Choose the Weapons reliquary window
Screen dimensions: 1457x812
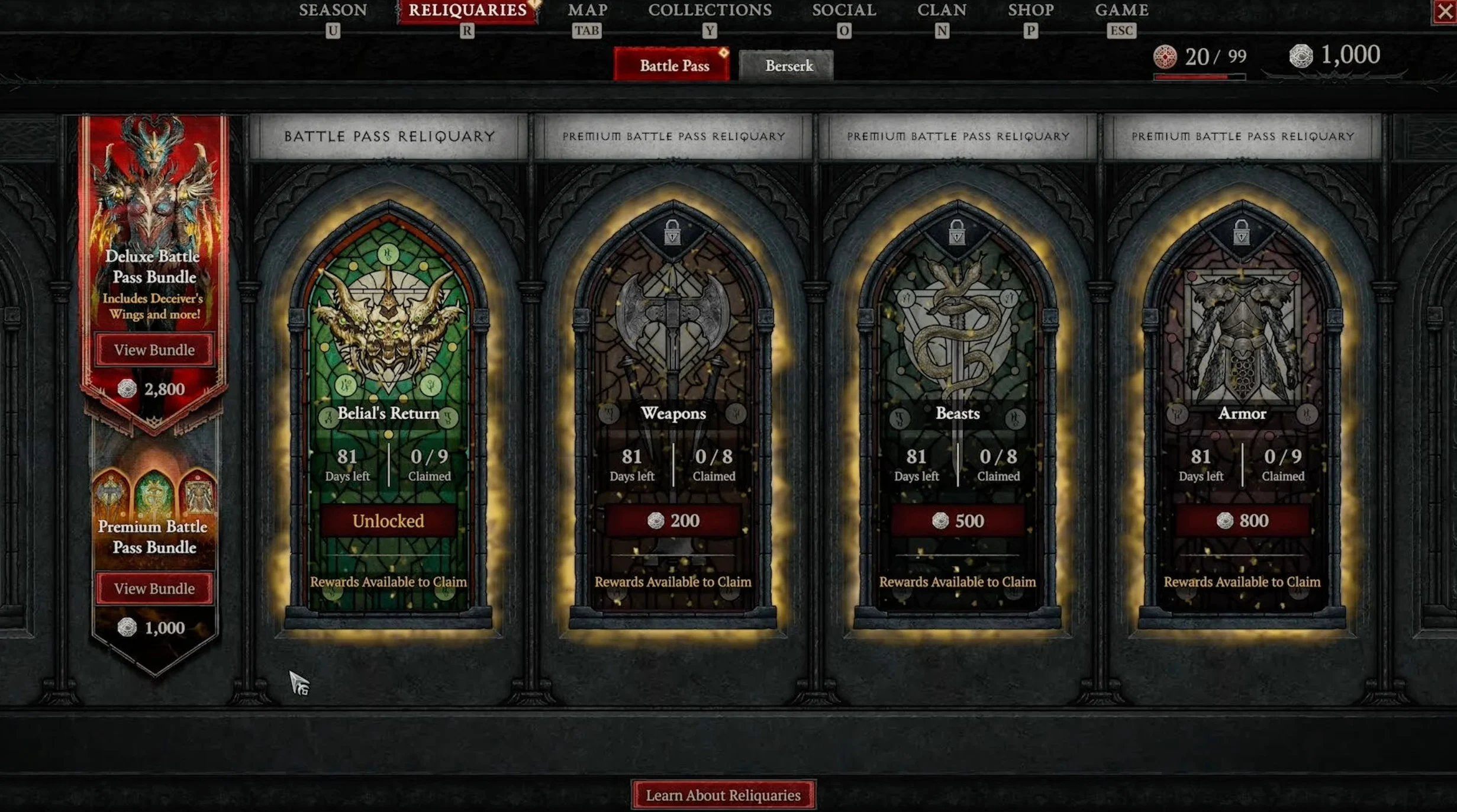point(673,355)
